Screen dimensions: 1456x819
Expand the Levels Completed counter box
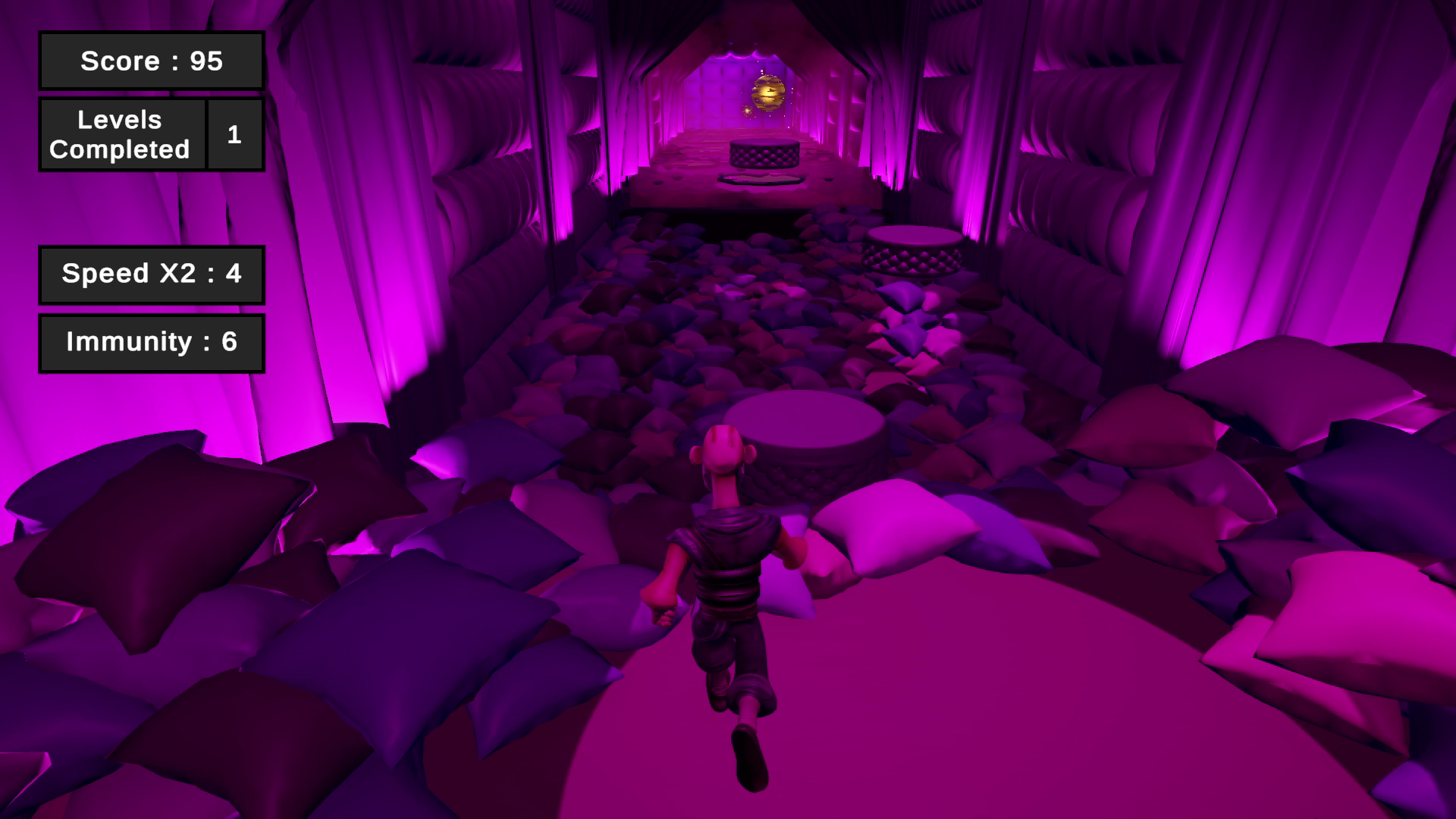234,134
